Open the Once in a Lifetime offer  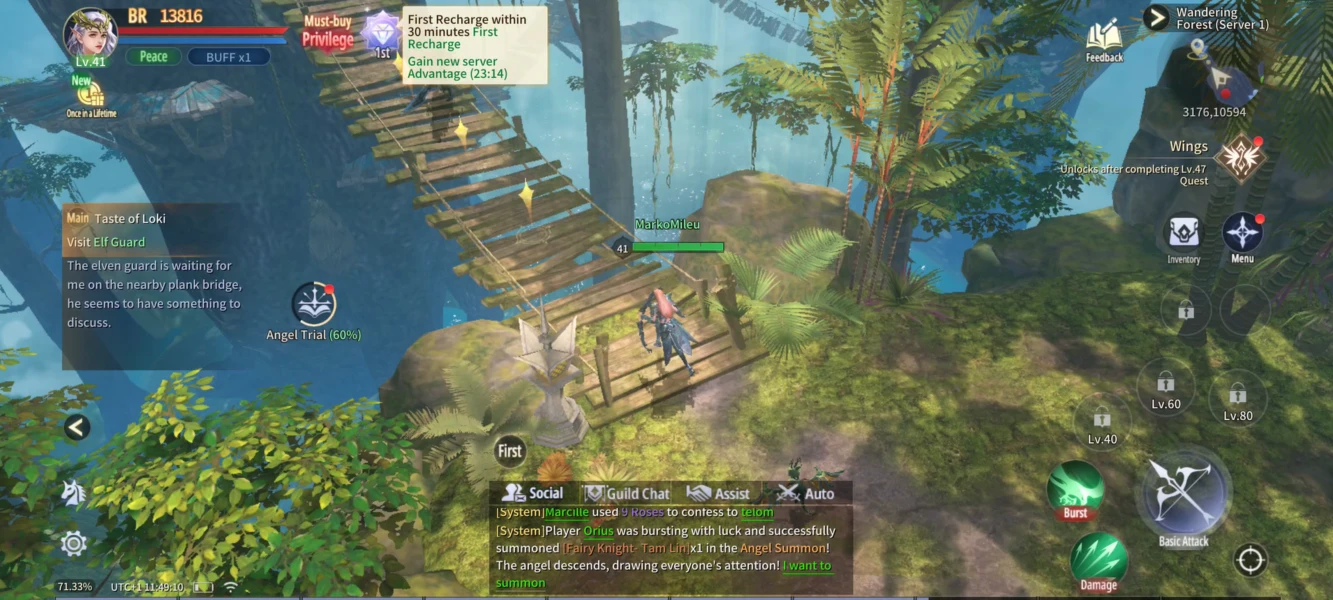coord(91,96)
